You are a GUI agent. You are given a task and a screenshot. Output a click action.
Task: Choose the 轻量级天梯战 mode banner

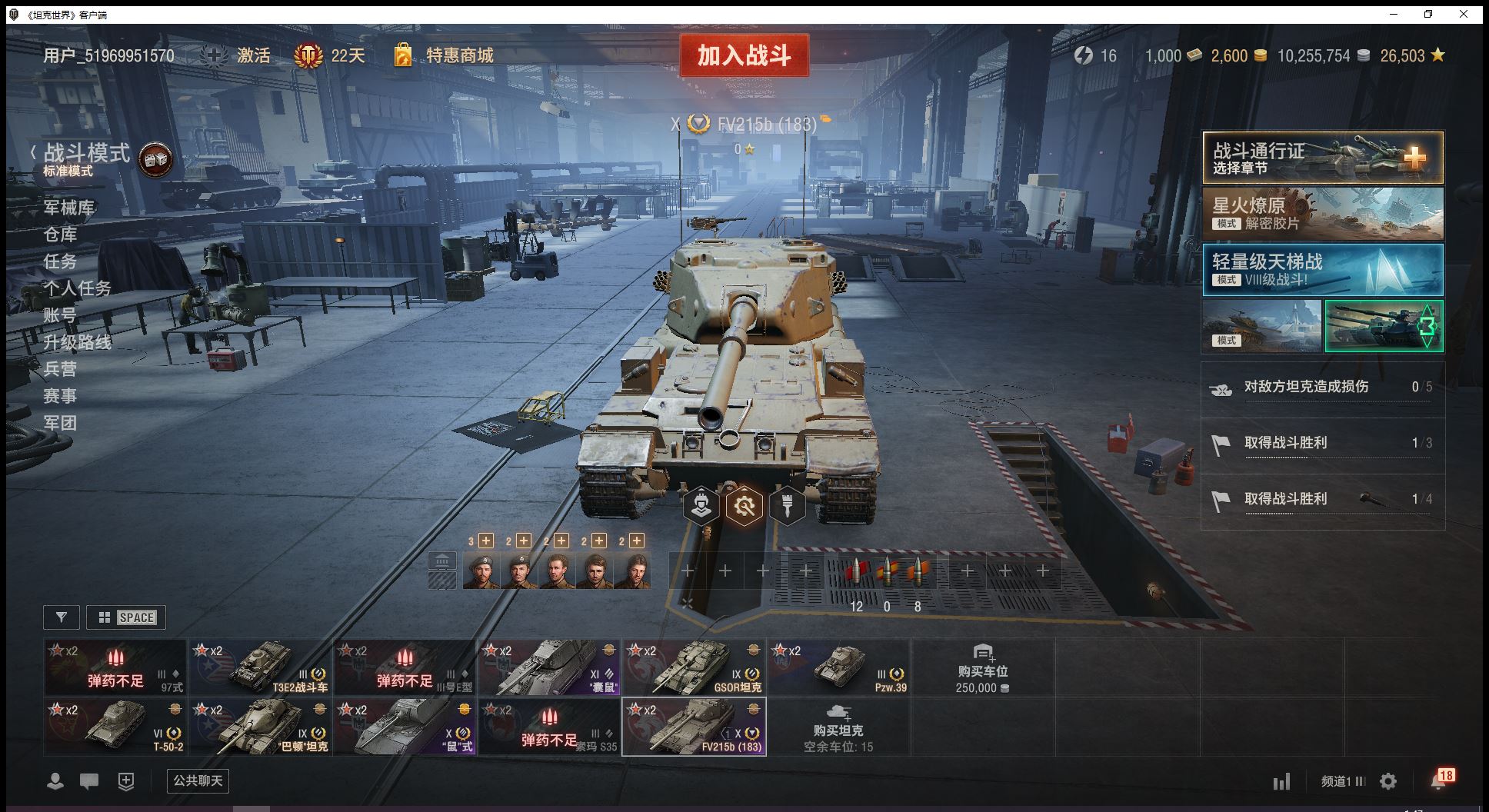click(1322, 270)
